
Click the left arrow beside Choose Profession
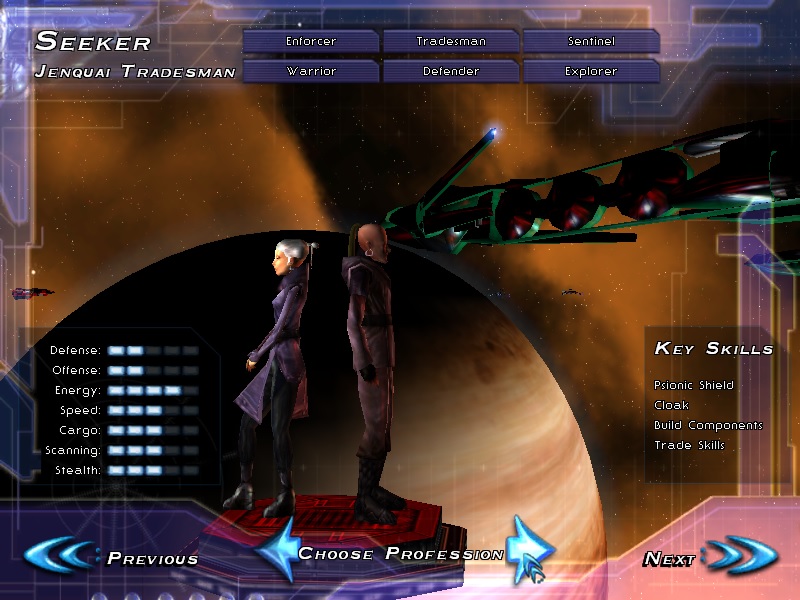coord(276,549)
